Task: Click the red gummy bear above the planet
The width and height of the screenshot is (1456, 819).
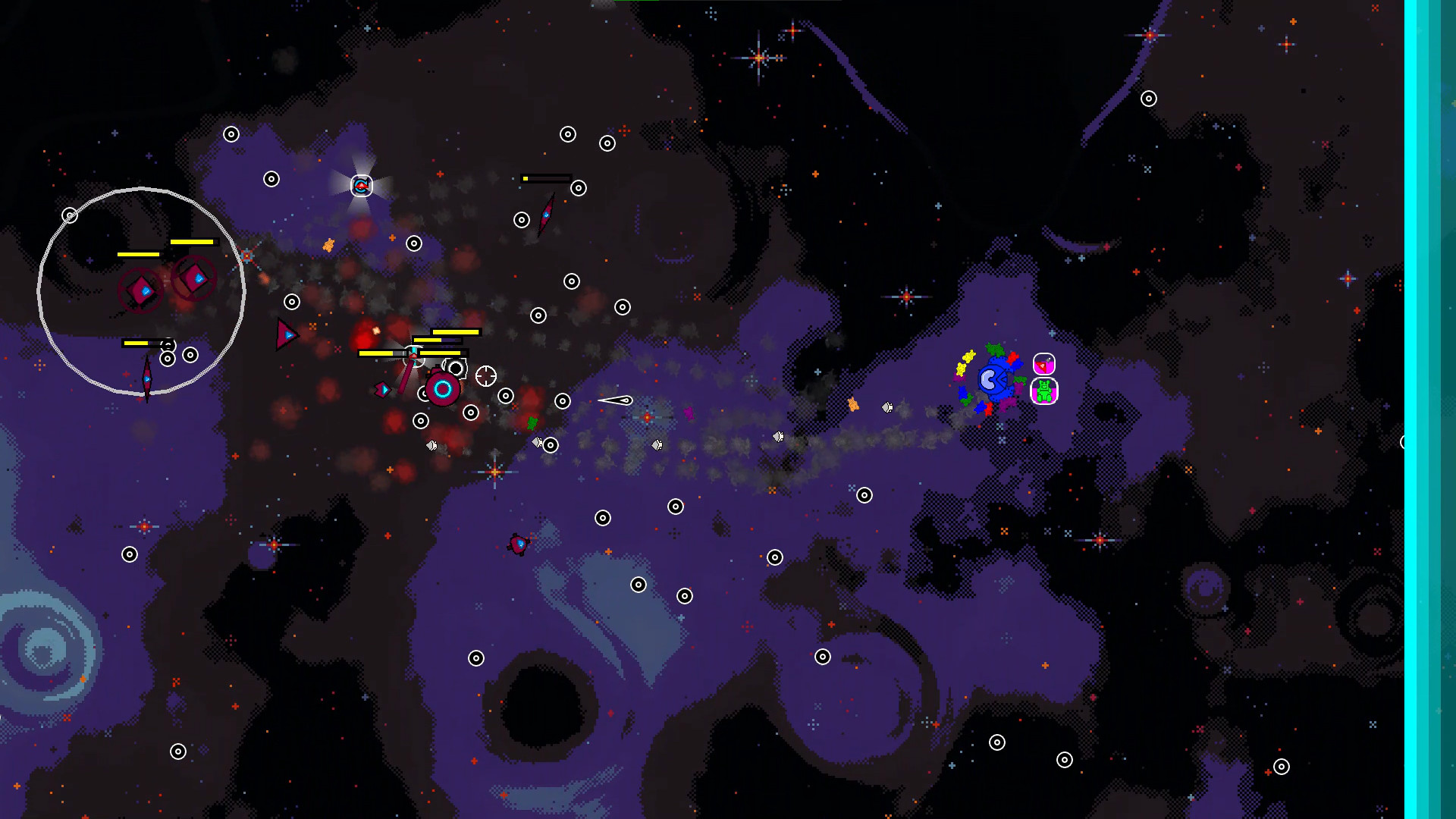Action: [1012, 359]
